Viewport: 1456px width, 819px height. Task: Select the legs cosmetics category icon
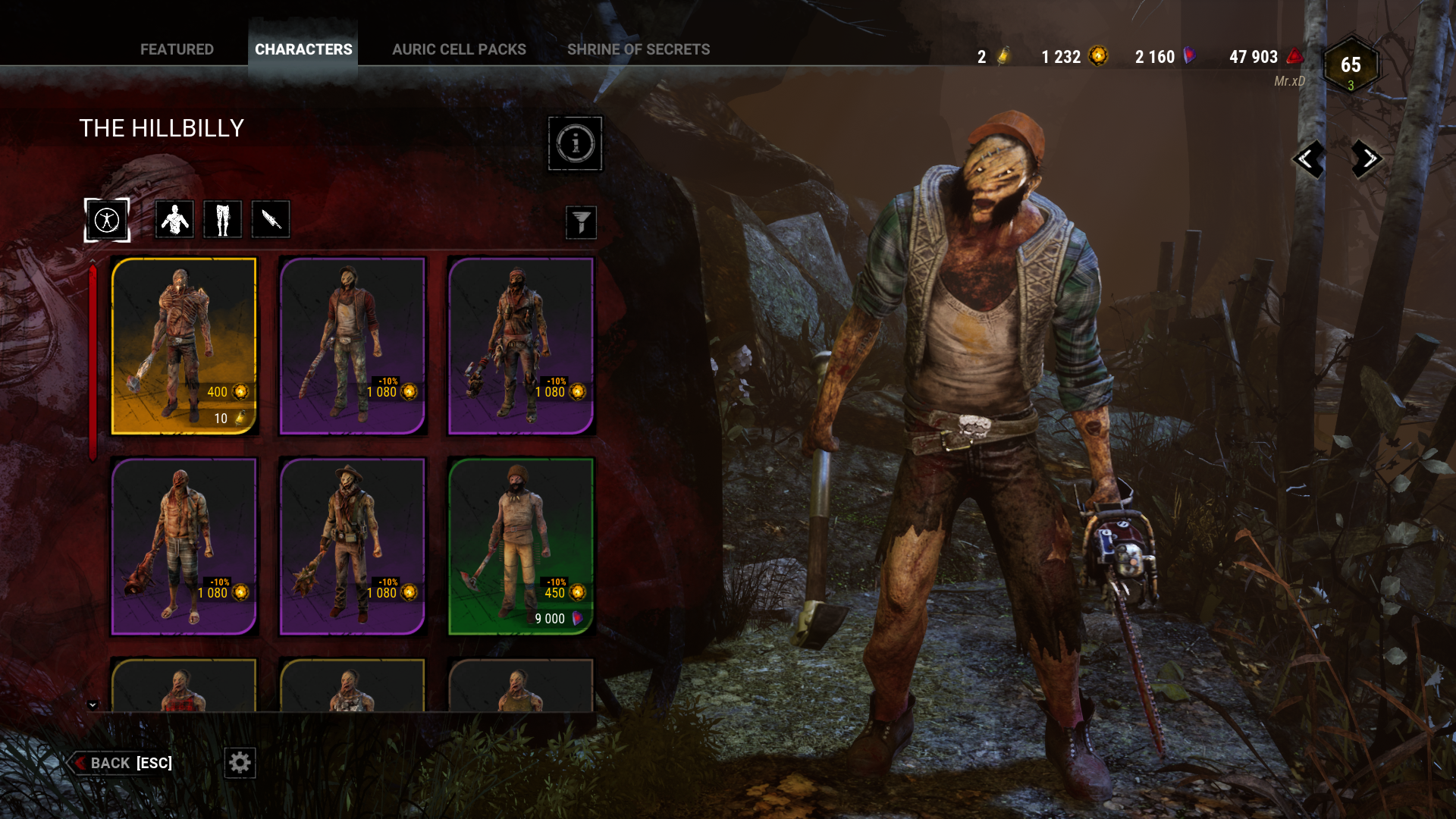coord(222,219)
